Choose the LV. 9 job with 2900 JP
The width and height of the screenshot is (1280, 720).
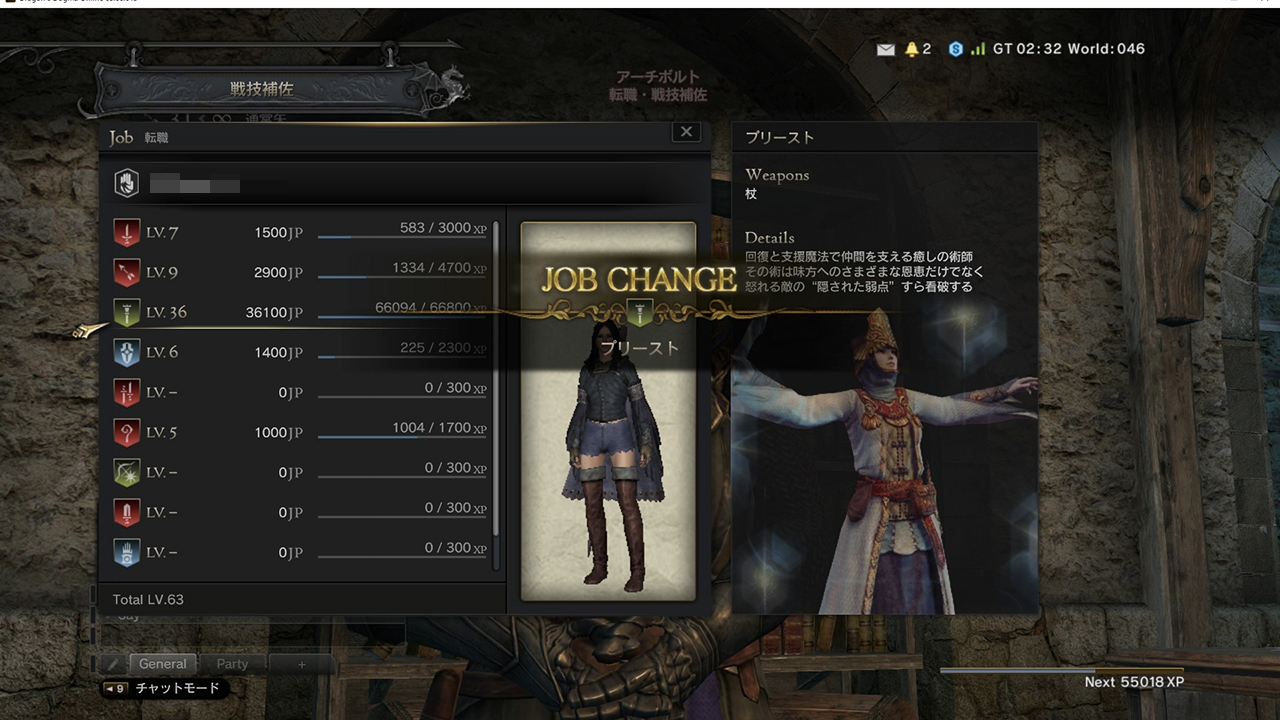tap(300, 273)
